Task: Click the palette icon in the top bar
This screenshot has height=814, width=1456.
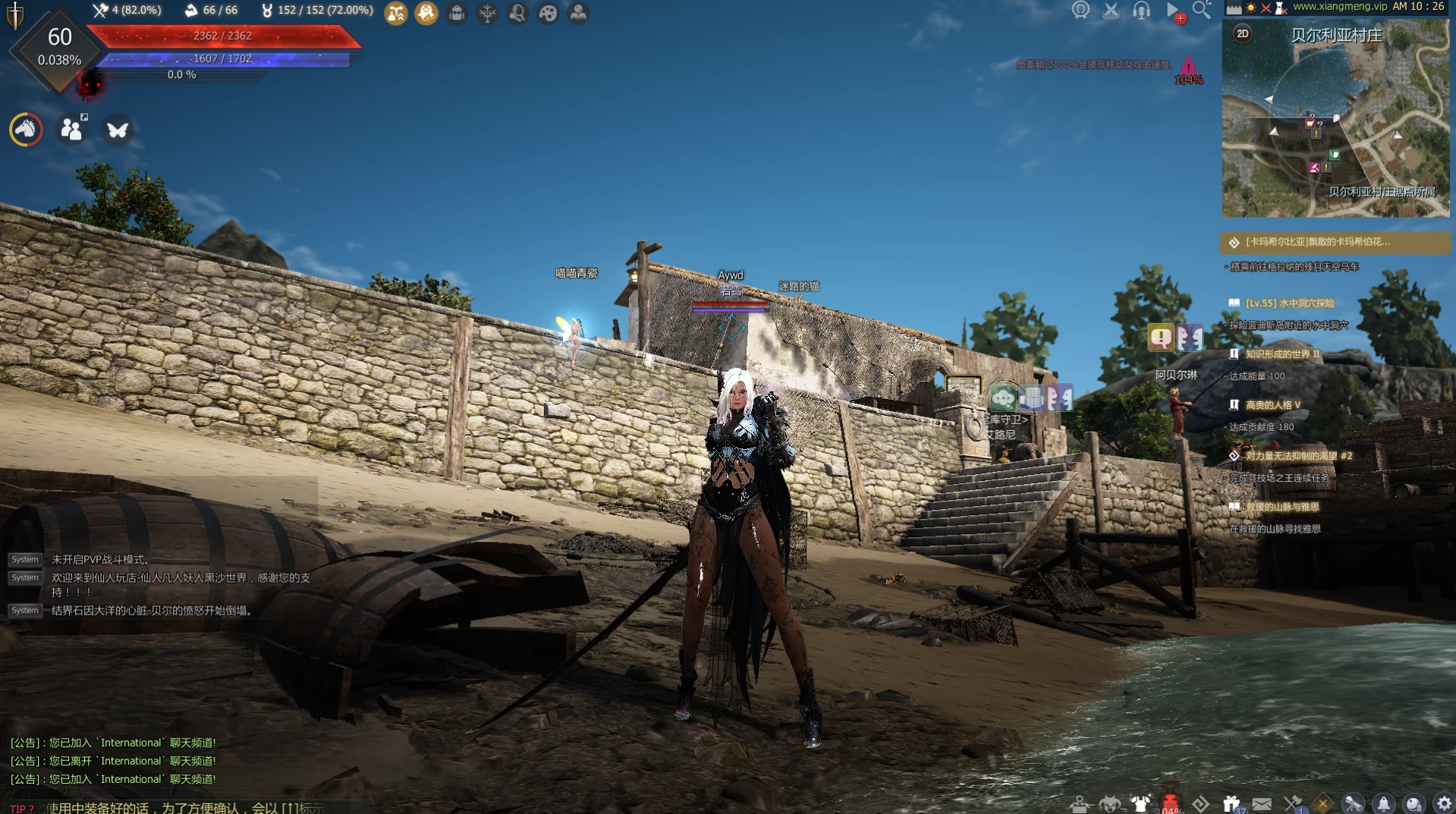Action: coord(548,13)
